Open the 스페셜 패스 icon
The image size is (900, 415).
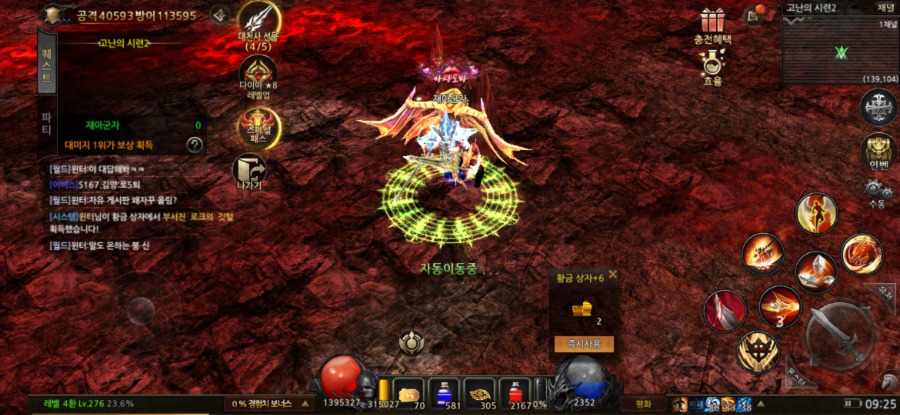[258, 127]
